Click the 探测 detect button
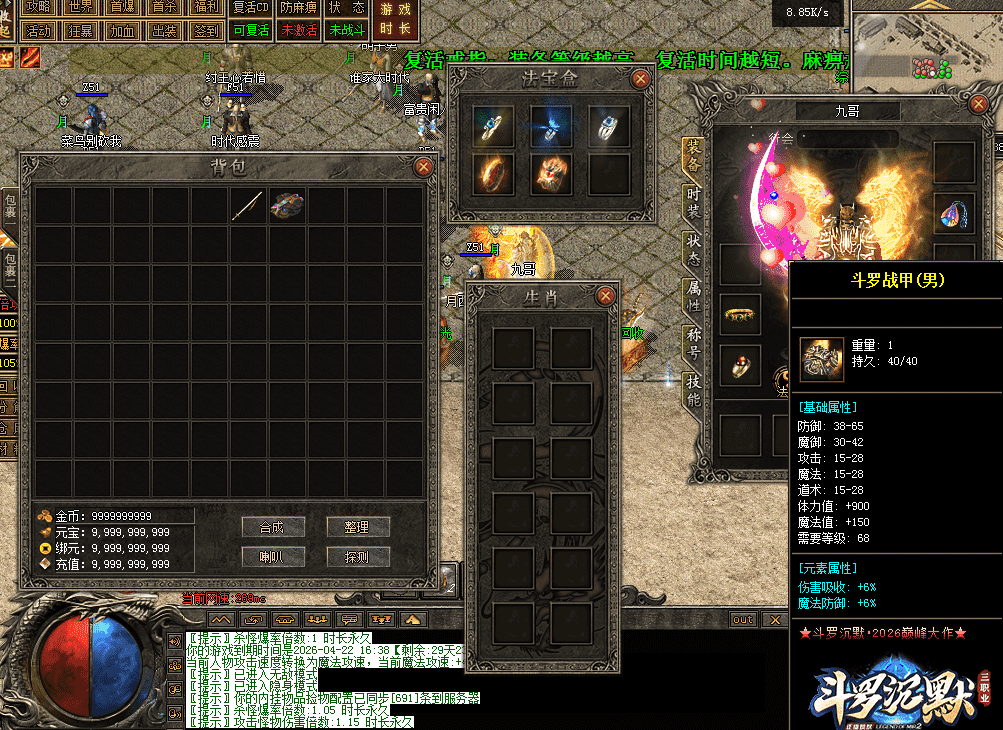This screenshot has width=1003, height=730. [x=358, y=557]
